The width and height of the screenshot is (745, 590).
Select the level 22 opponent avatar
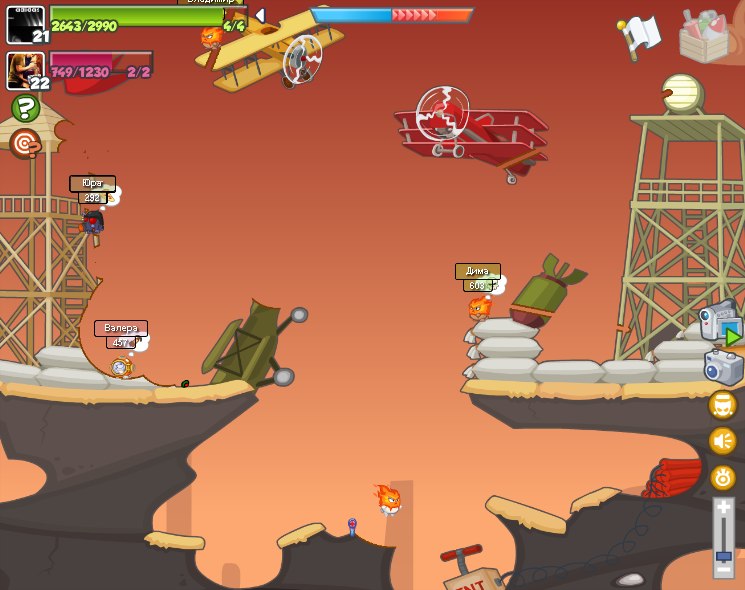click(25, 71)
